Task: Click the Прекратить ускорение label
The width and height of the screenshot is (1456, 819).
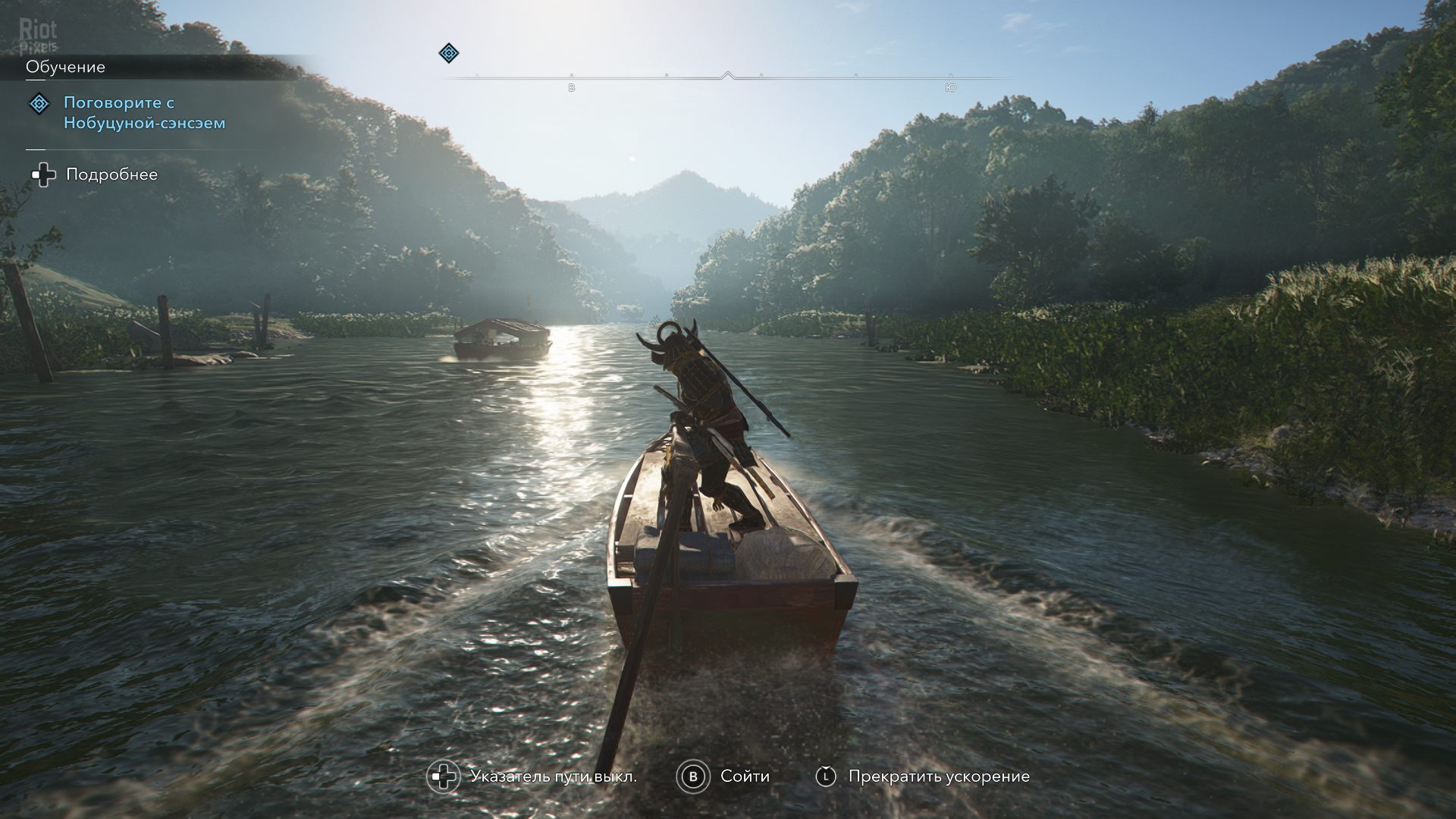Action: pos(939,777)
